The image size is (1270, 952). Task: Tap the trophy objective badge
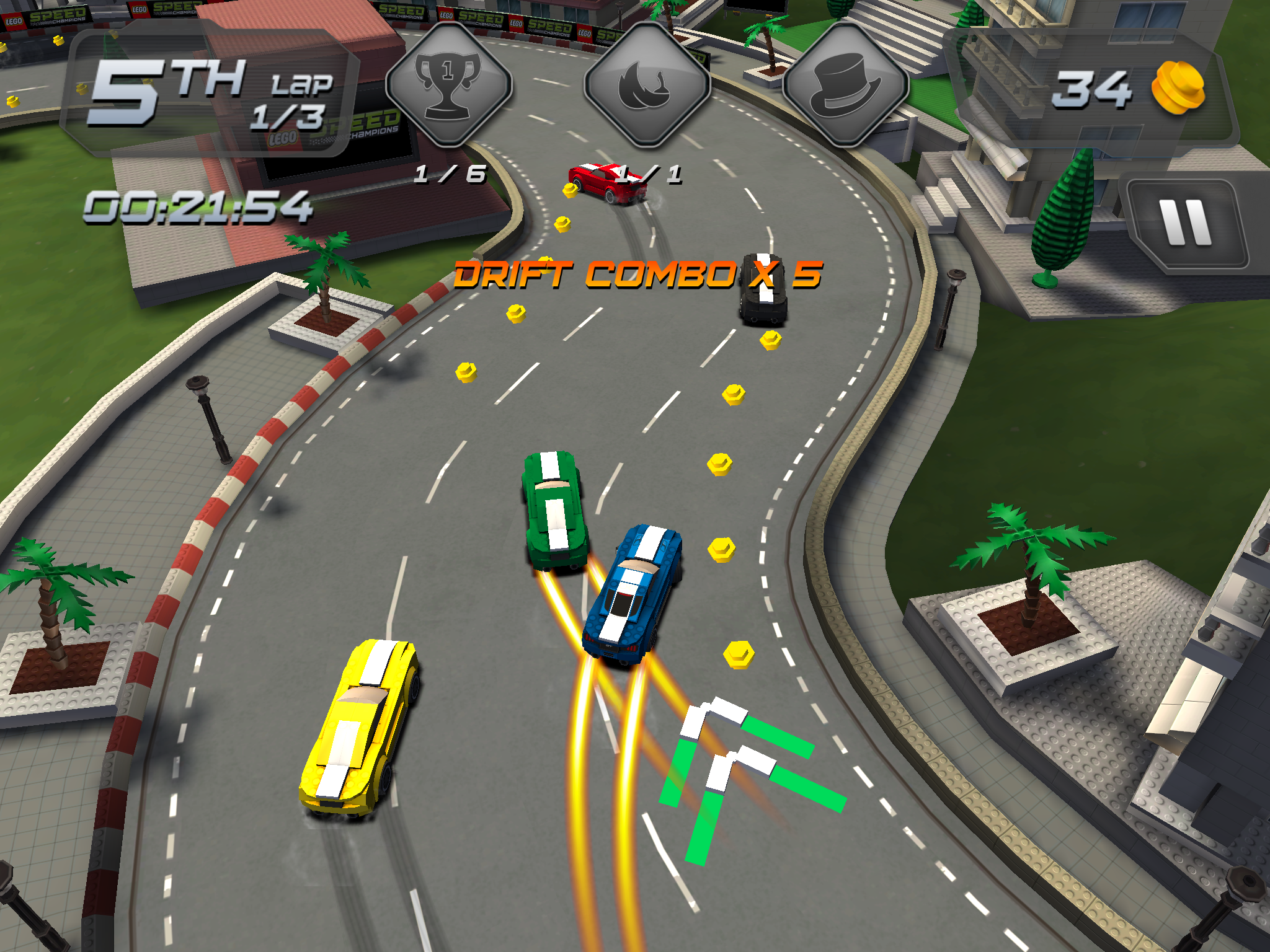point(448,85)
